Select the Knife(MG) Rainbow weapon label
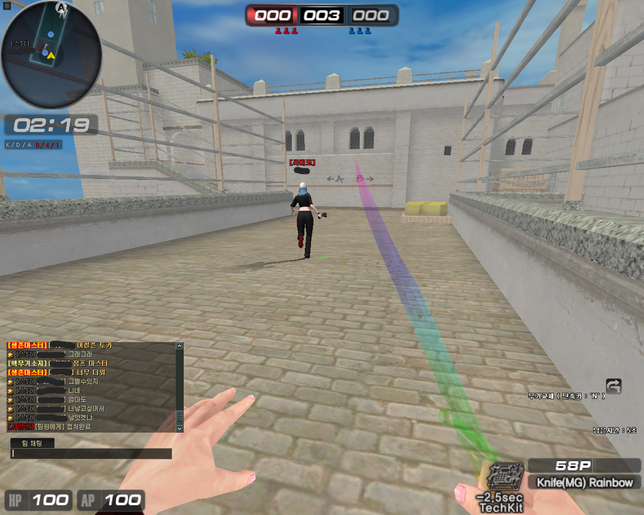 click(x=586, y=482)
